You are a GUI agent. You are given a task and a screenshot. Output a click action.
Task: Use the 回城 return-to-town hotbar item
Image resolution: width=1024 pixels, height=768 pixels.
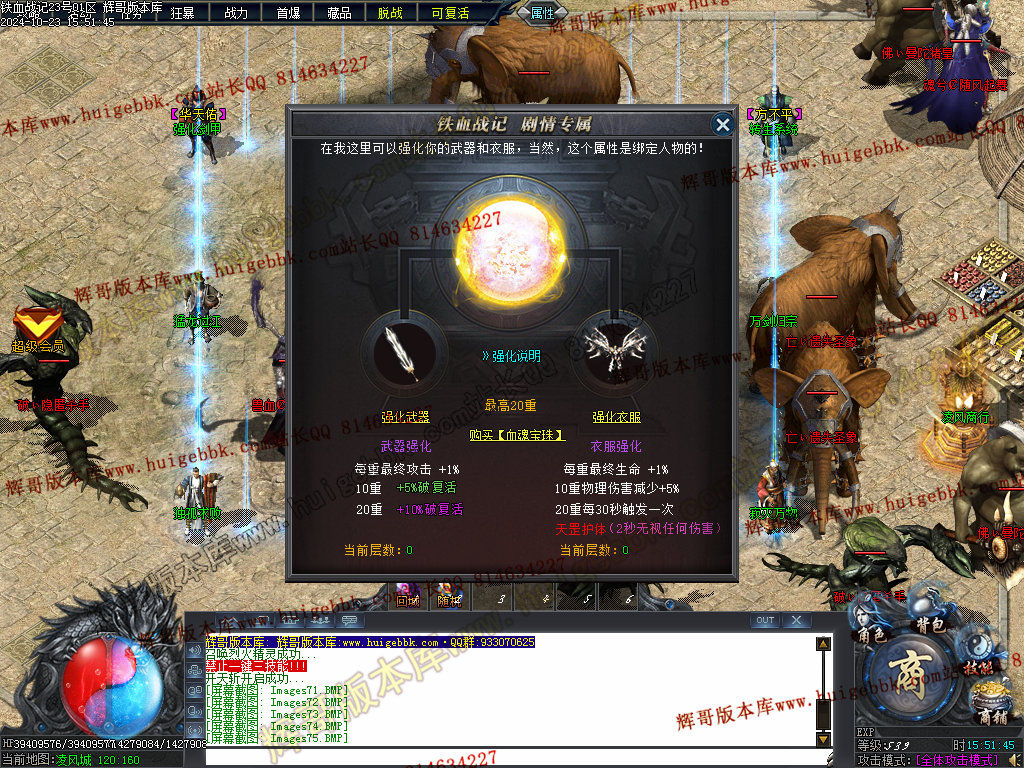(407, 597)
